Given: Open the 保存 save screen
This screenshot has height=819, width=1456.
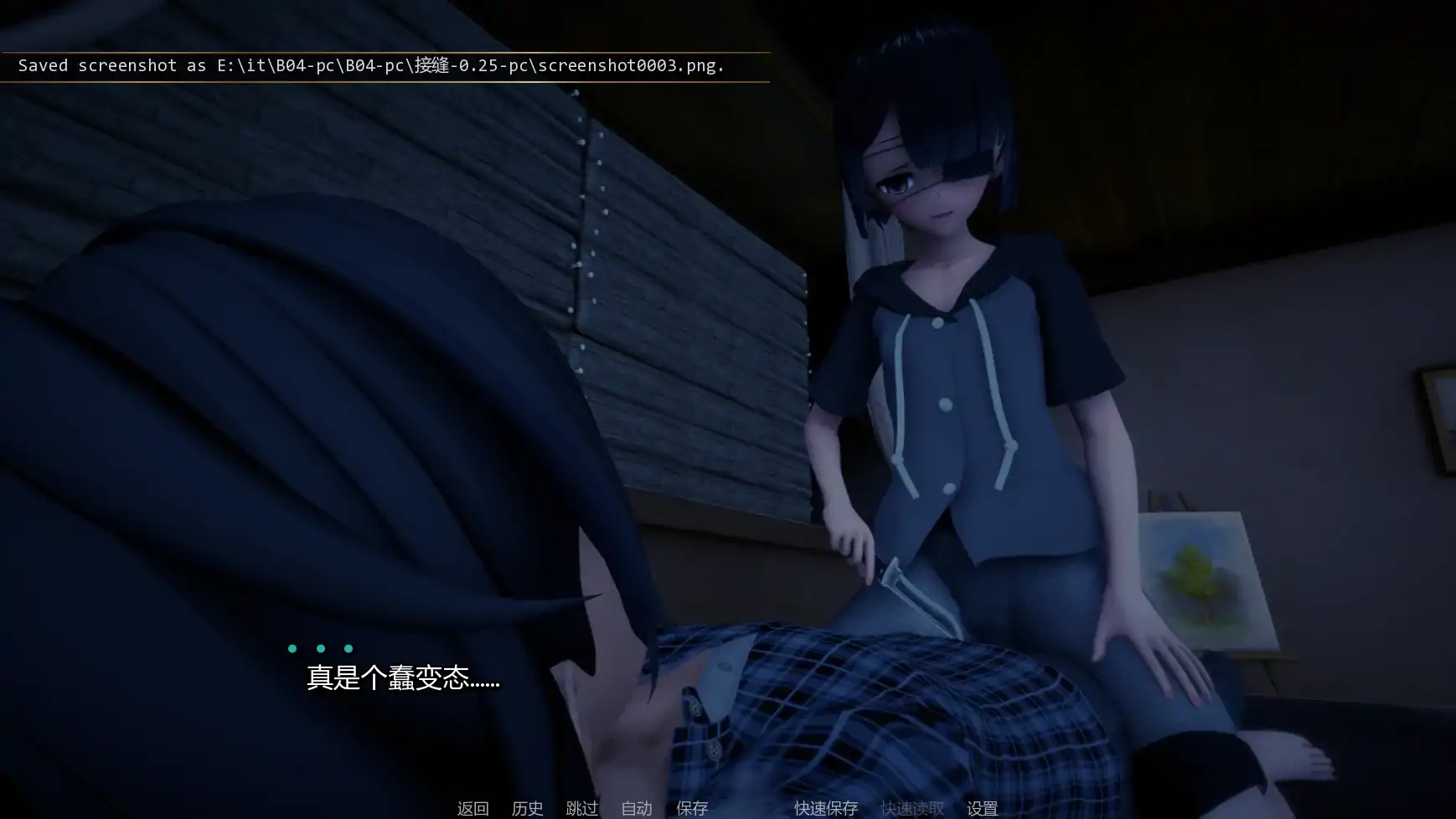Looking at the screenshot, I should click(x=692, y=808).
